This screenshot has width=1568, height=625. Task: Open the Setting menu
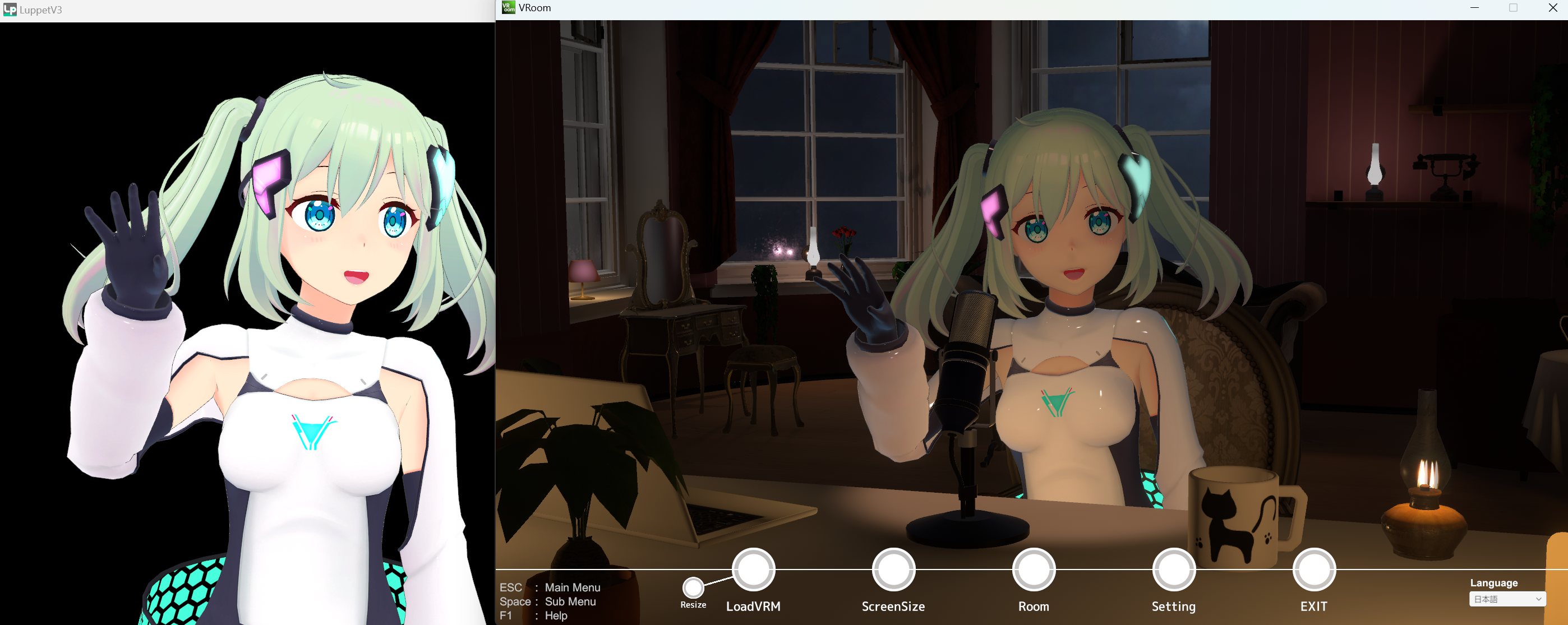(1173, 570)
